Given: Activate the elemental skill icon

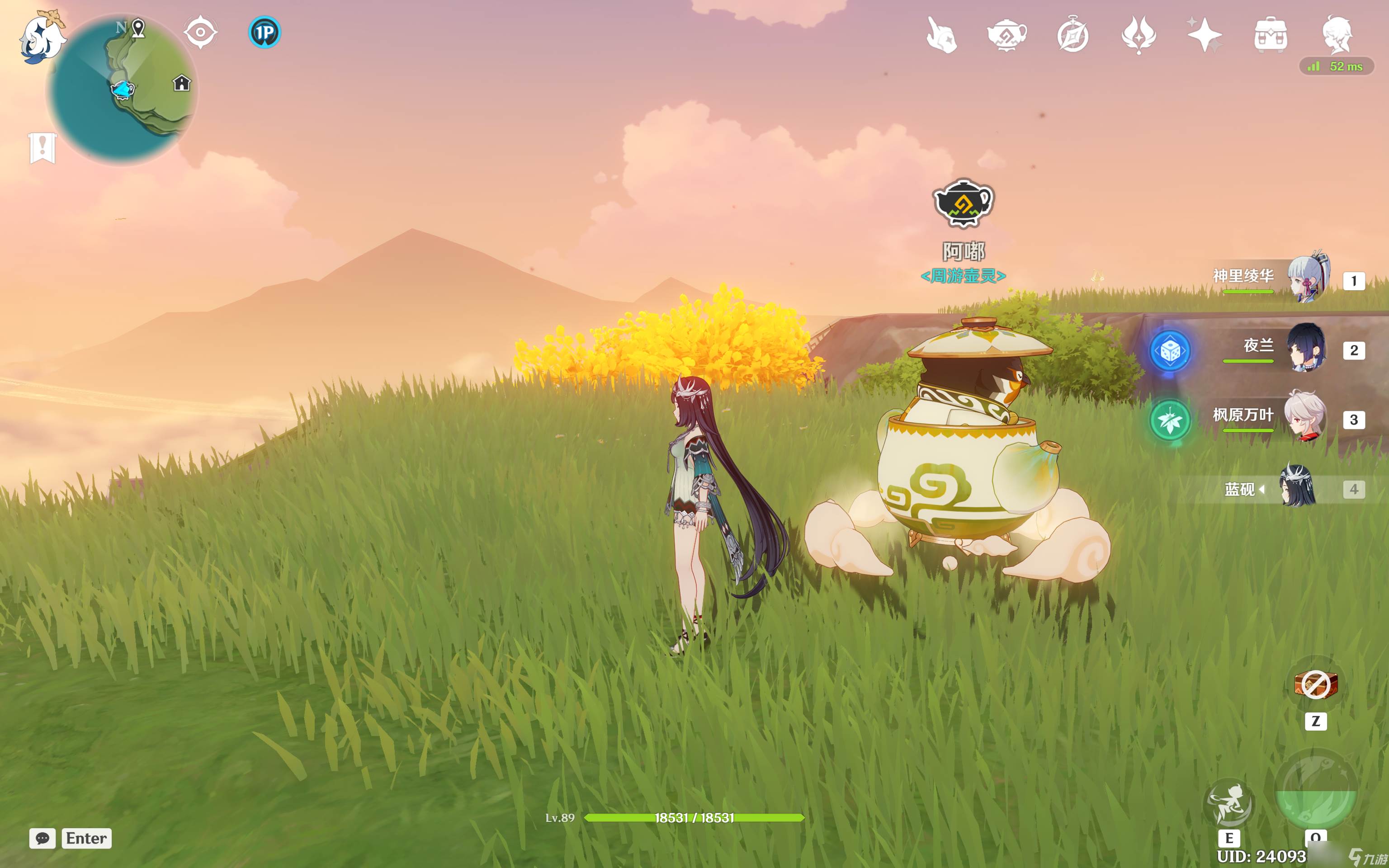Looking at the screenshot, I should click(x=1228, y=804).
